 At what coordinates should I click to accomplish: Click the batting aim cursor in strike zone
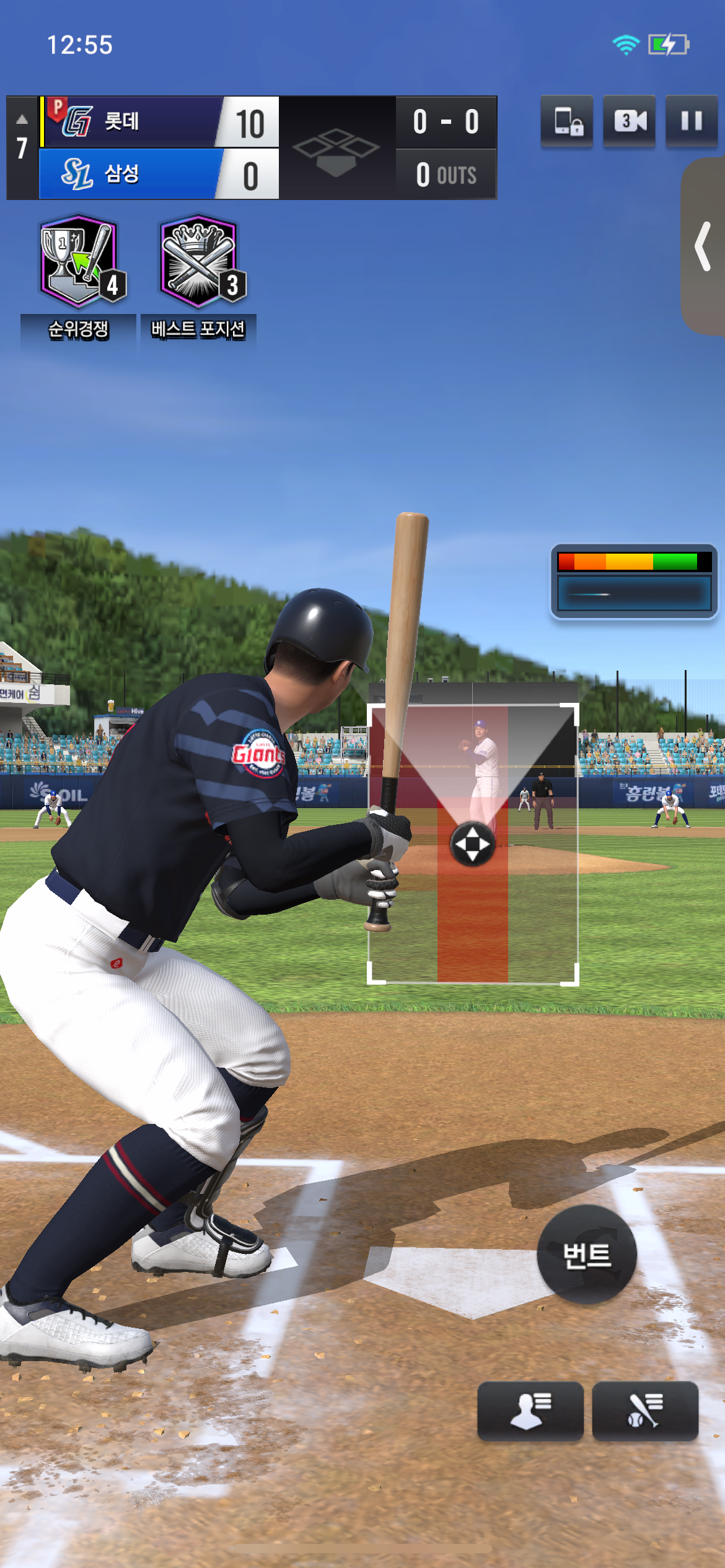pyautogui.click(x=472, y=843)
